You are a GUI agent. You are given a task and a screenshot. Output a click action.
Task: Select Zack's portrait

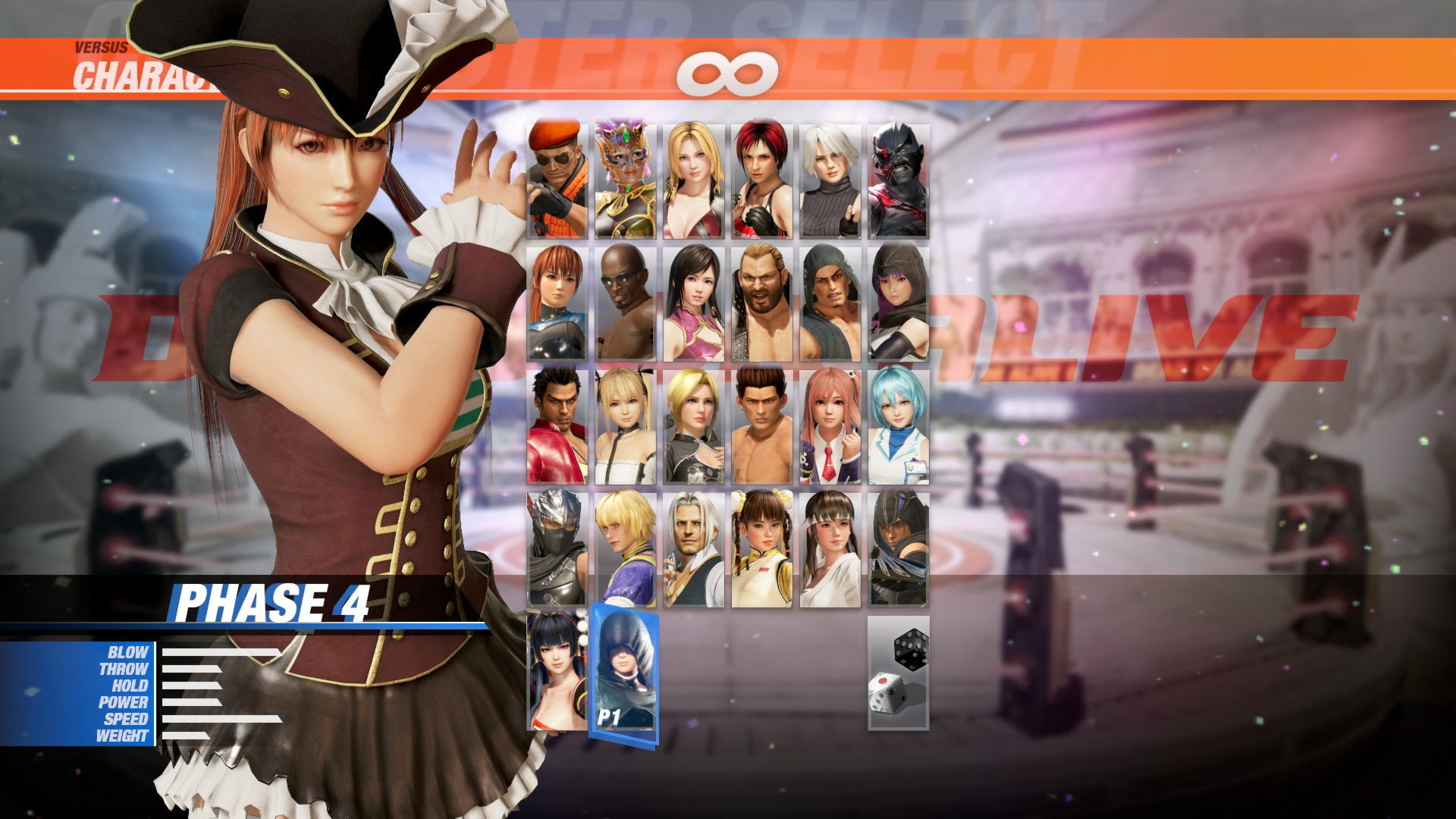(623, 303)
